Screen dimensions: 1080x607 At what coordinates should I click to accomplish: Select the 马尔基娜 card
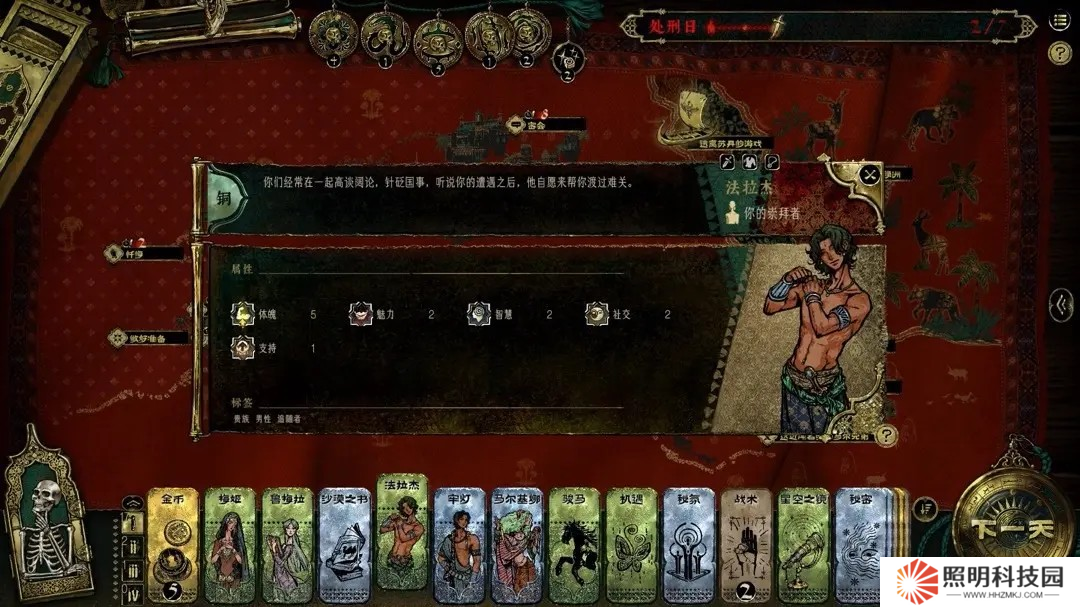[x=516, y=546]
